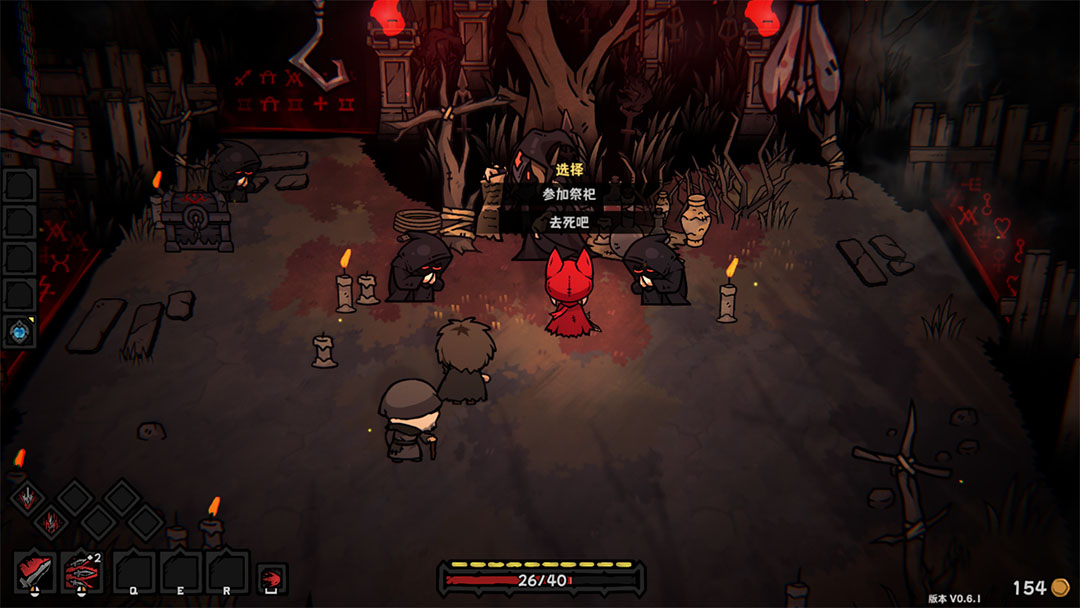This screenshot has height=608, width=1080.
Task: Choose the 参加祭祀 dialogue option
Action: pos(569,194)
